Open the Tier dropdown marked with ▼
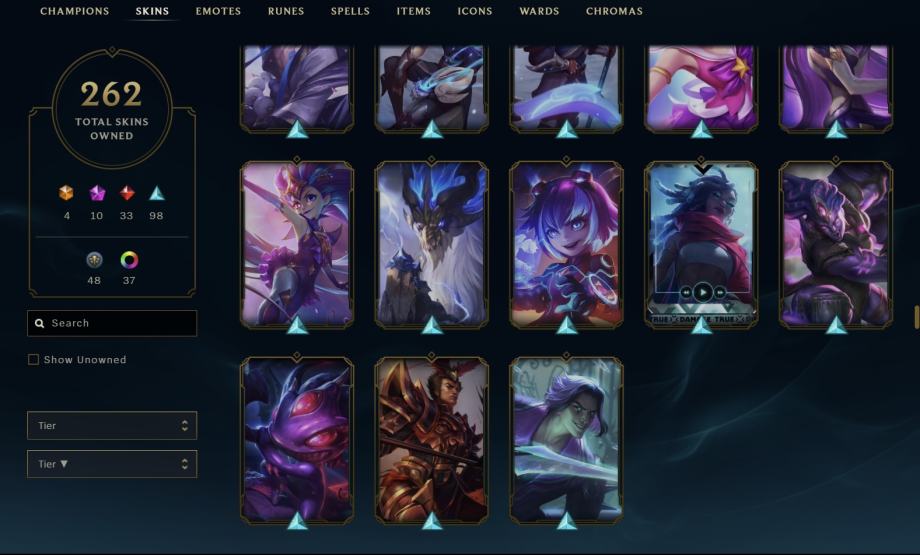The image size is (920, 555). click(x=112, y=464)
